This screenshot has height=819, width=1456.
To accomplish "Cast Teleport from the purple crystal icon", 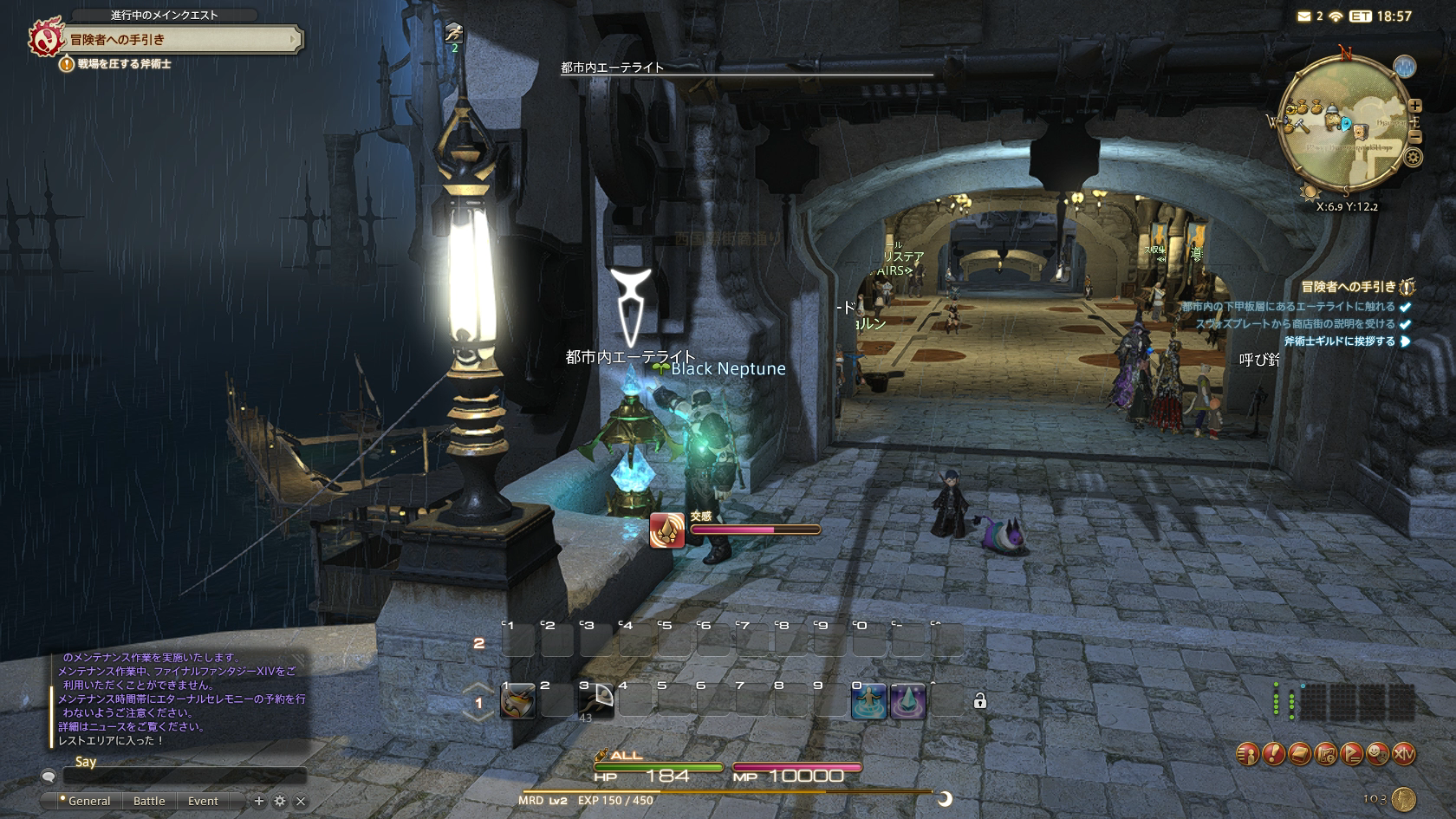I will click(907, 701).
